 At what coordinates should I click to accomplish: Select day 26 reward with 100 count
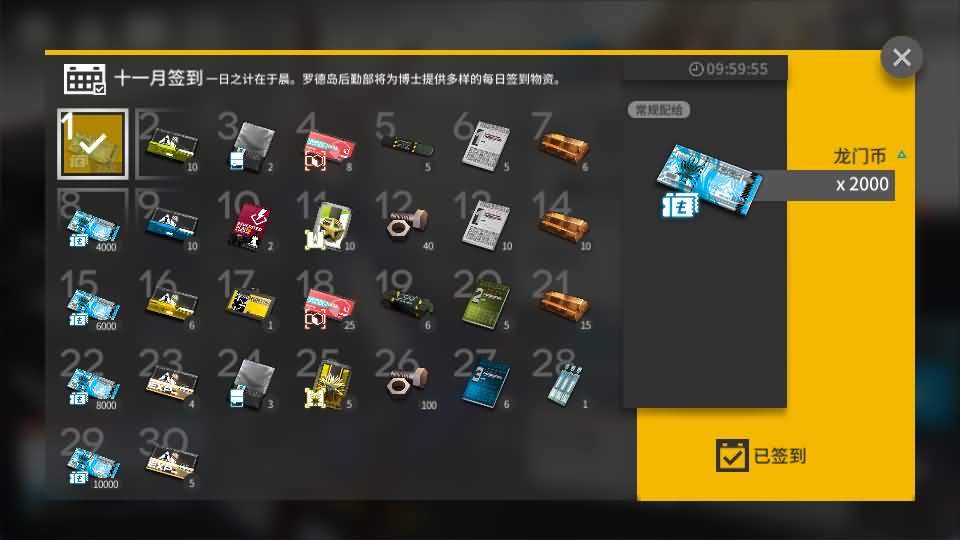coord(408,381)
